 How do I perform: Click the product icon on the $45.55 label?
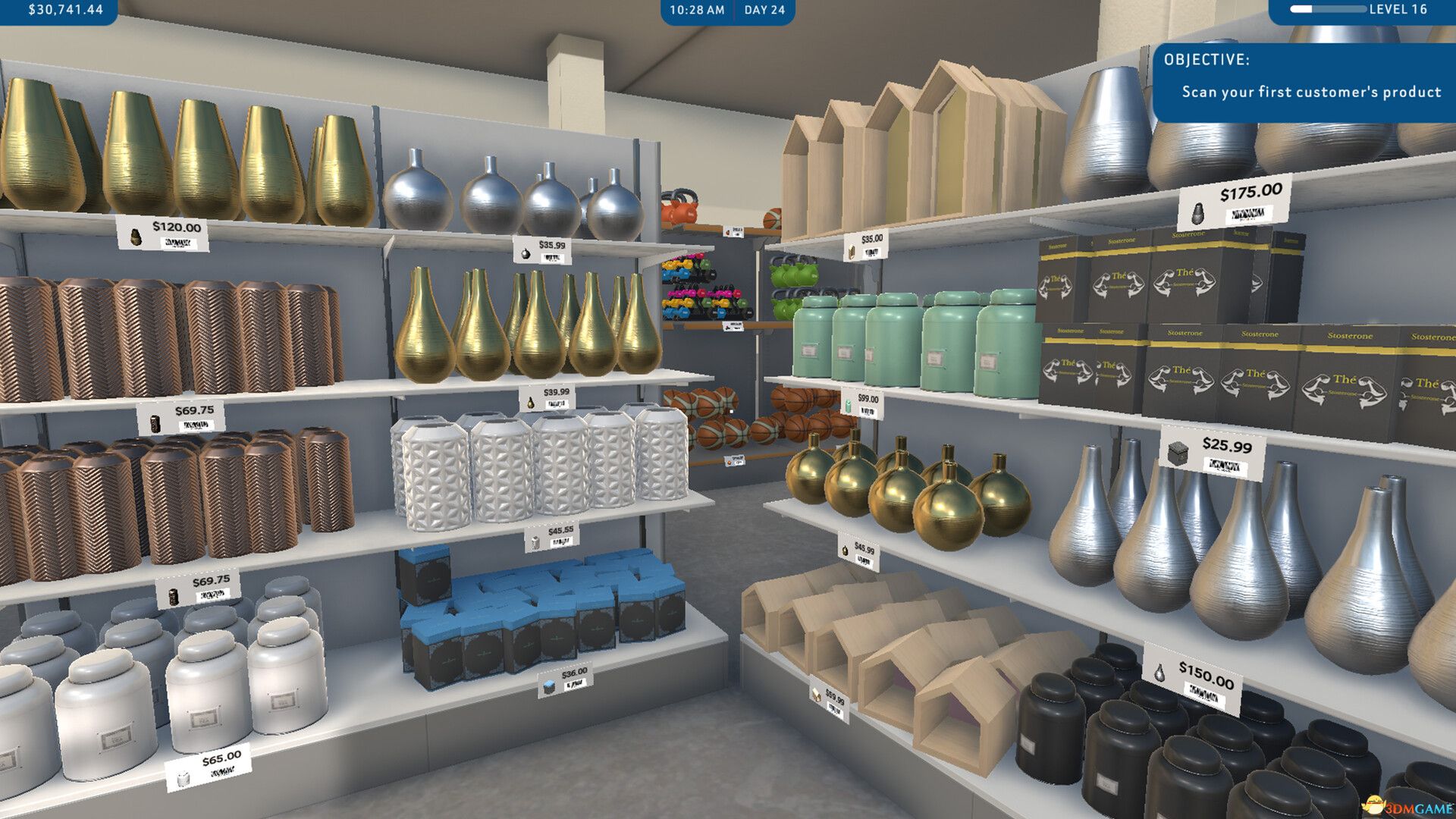[535, 542]
